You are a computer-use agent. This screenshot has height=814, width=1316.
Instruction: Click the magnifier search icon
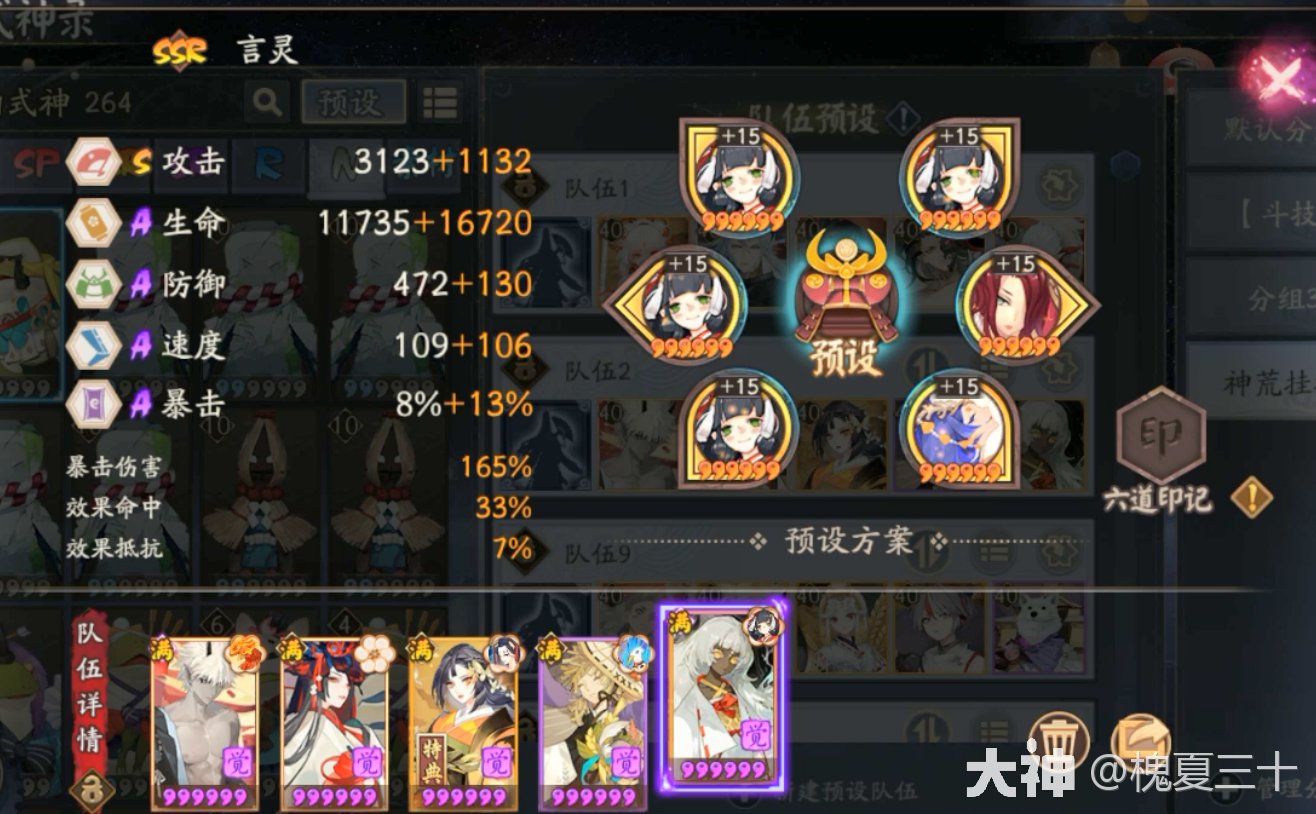click(x=267, y=101)
